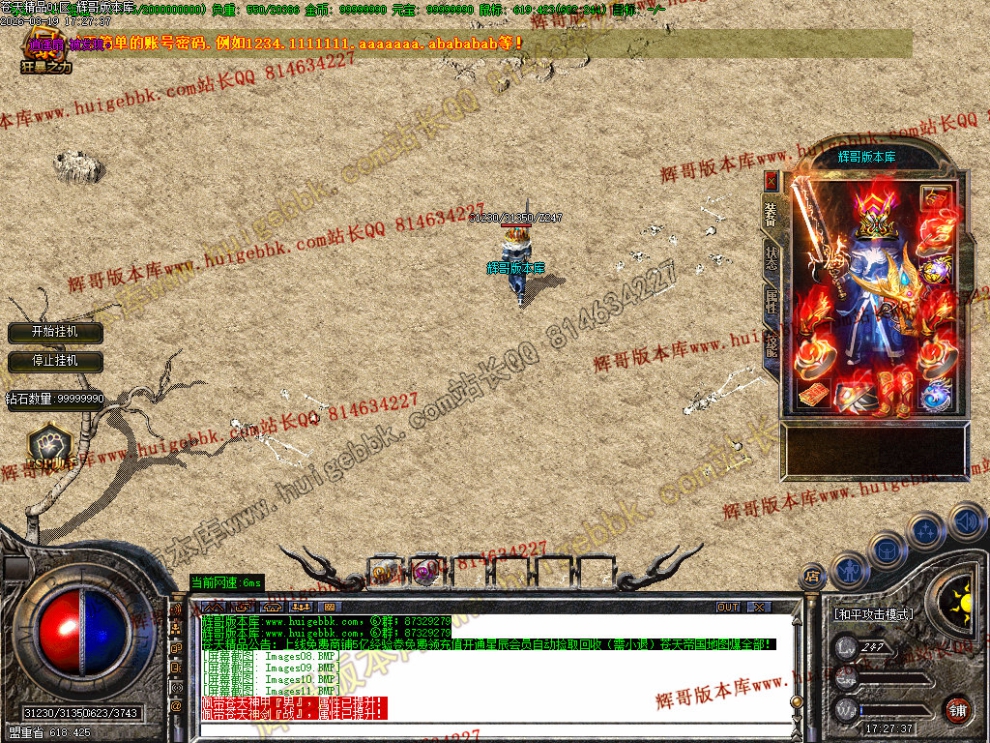This screenshot has height=743, width=990.
Task: Activate the fist icon on left side
Action: [x=47, y=444]
